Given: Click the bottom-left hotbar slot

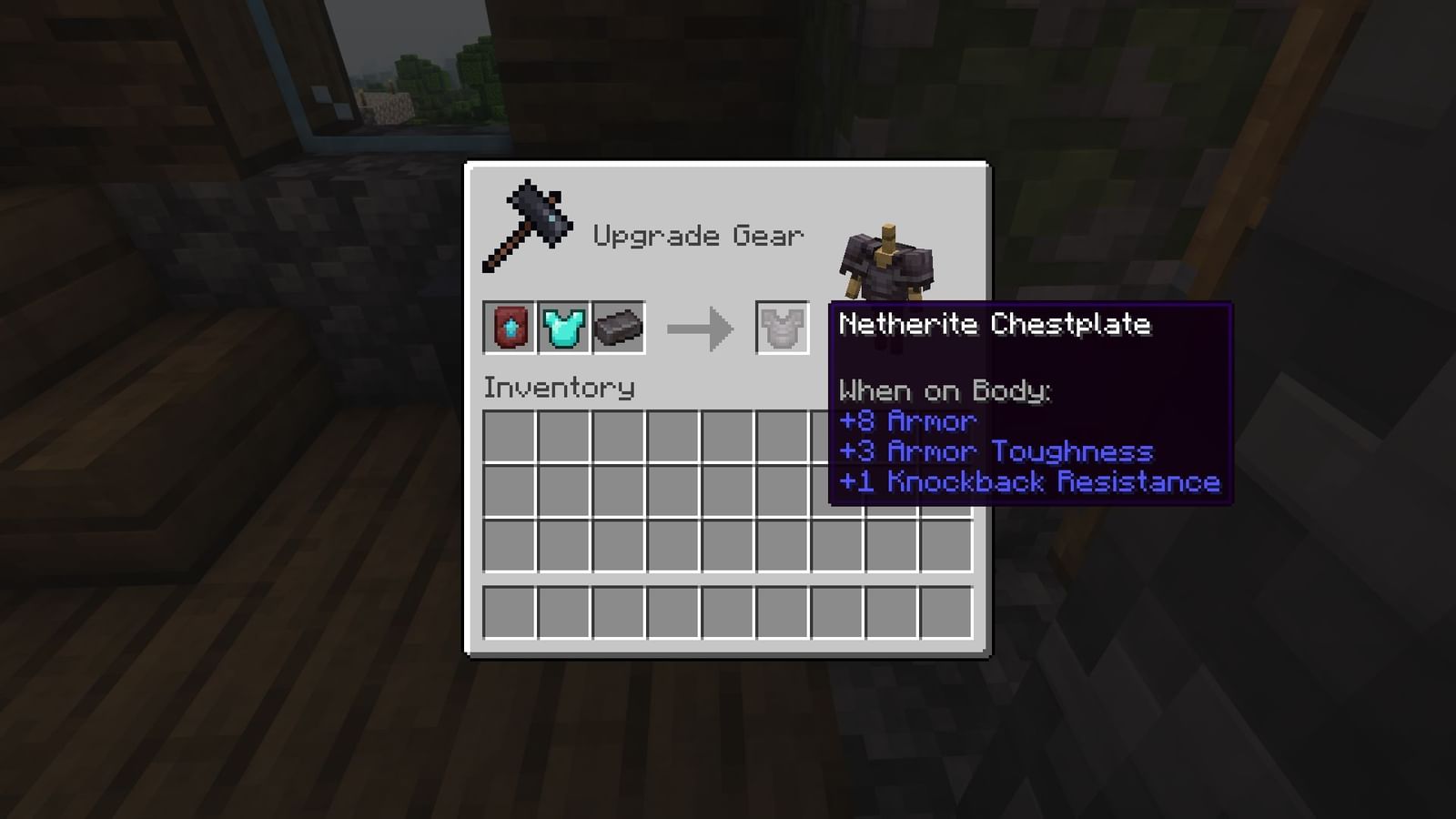Looking at the screenshot, I should [511, 612].
